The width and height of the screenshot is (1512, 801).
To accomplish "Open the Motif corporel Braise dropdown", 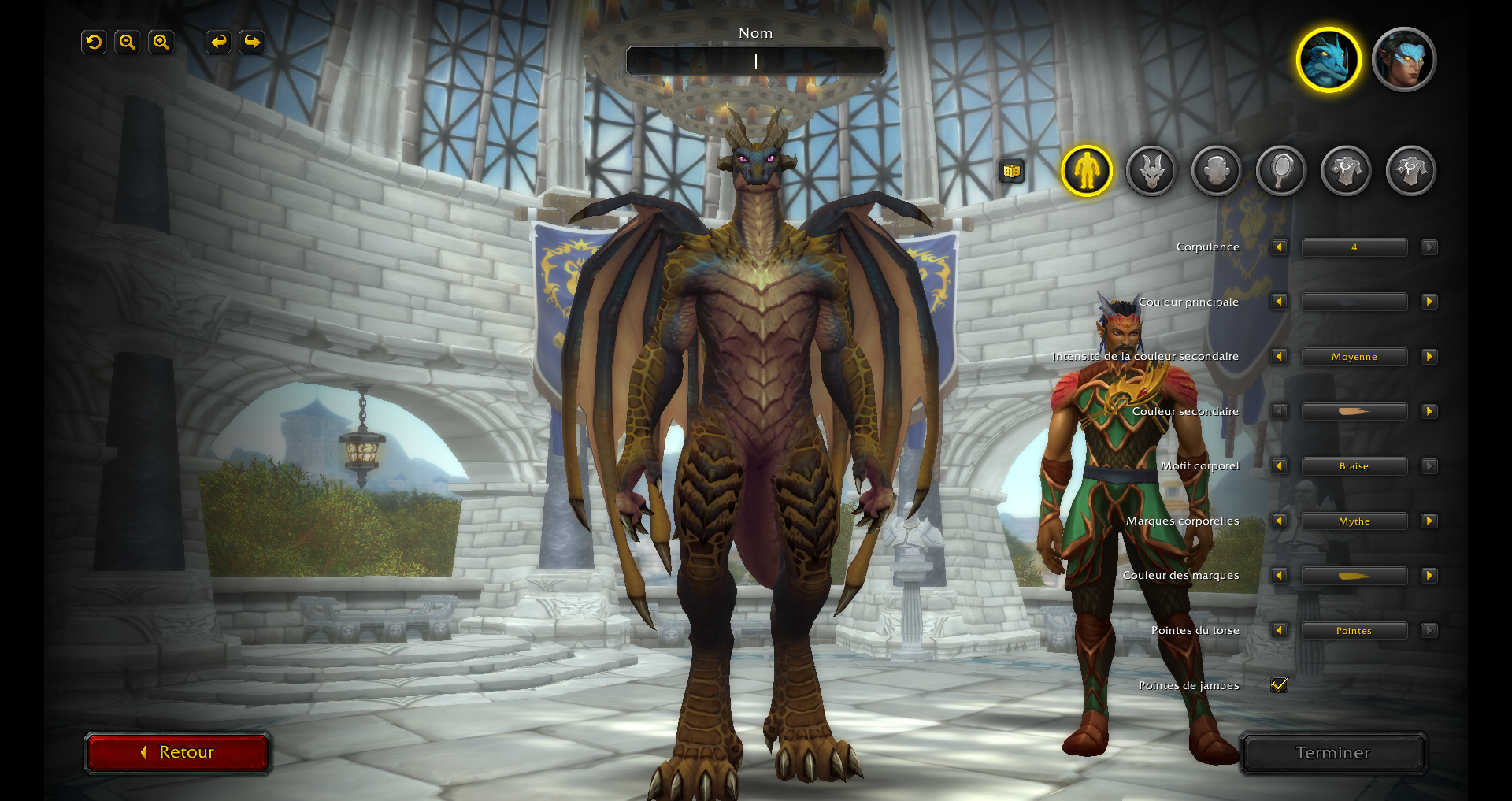I will click(x=1354, y=466).
